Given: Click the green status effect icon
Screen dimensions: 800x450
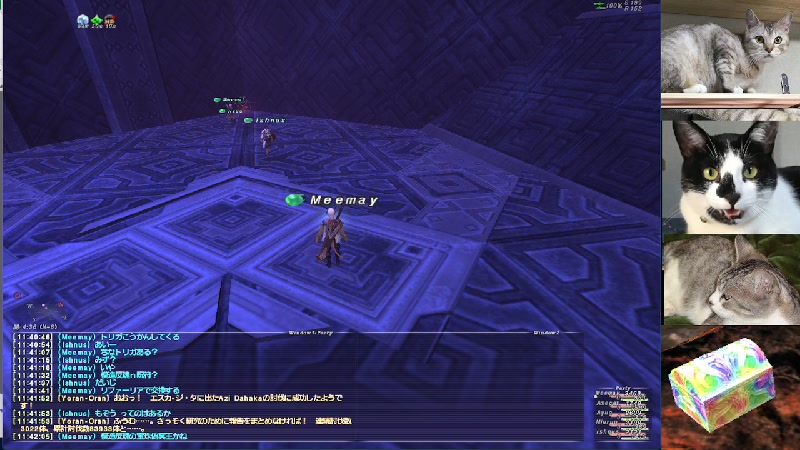Looking at the screenshot, I should click(97, 20).
